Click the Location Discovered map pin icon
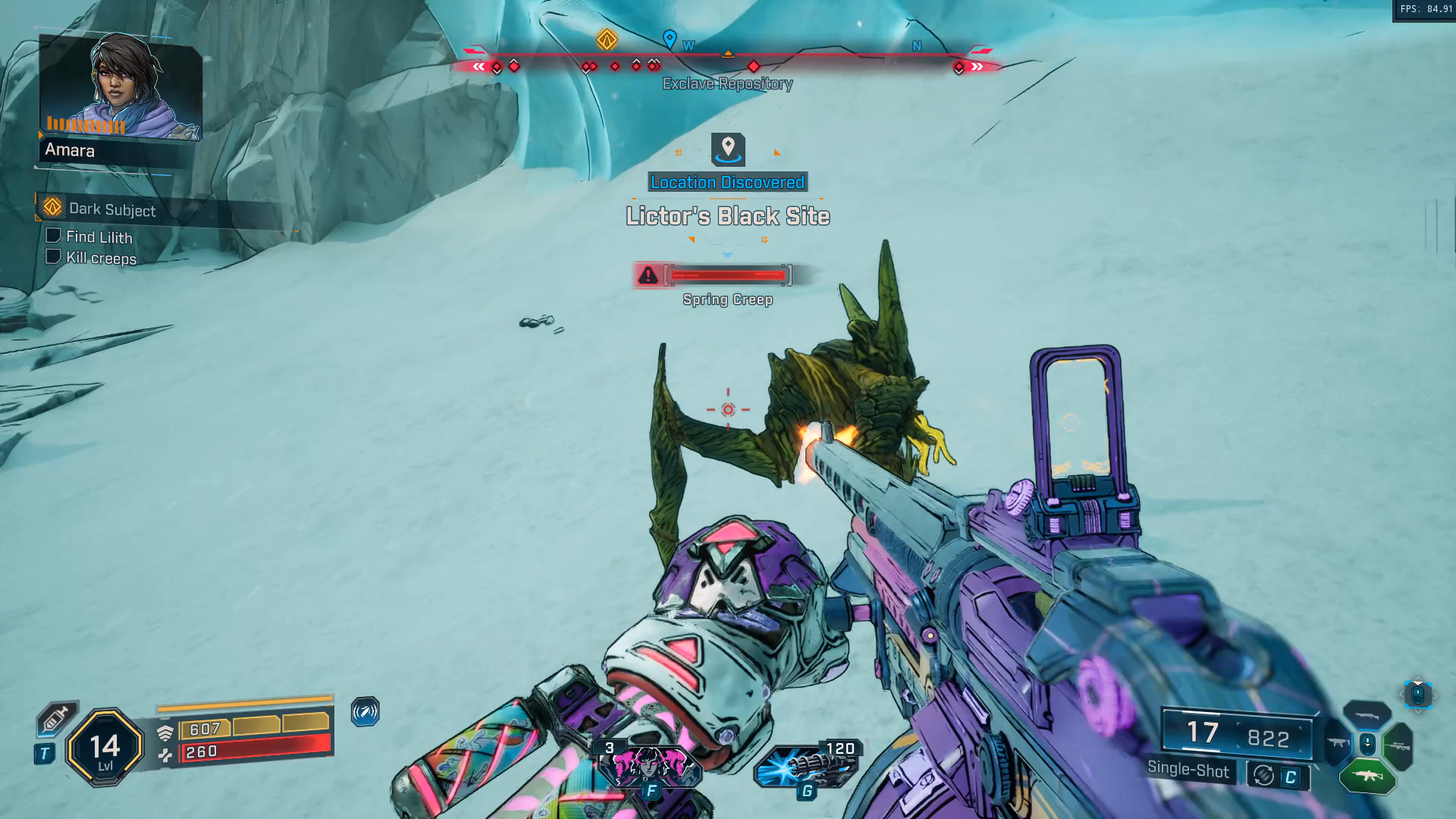Image resolution: width=1456 pixels, height=819 pixels. (x=728, y=149)
